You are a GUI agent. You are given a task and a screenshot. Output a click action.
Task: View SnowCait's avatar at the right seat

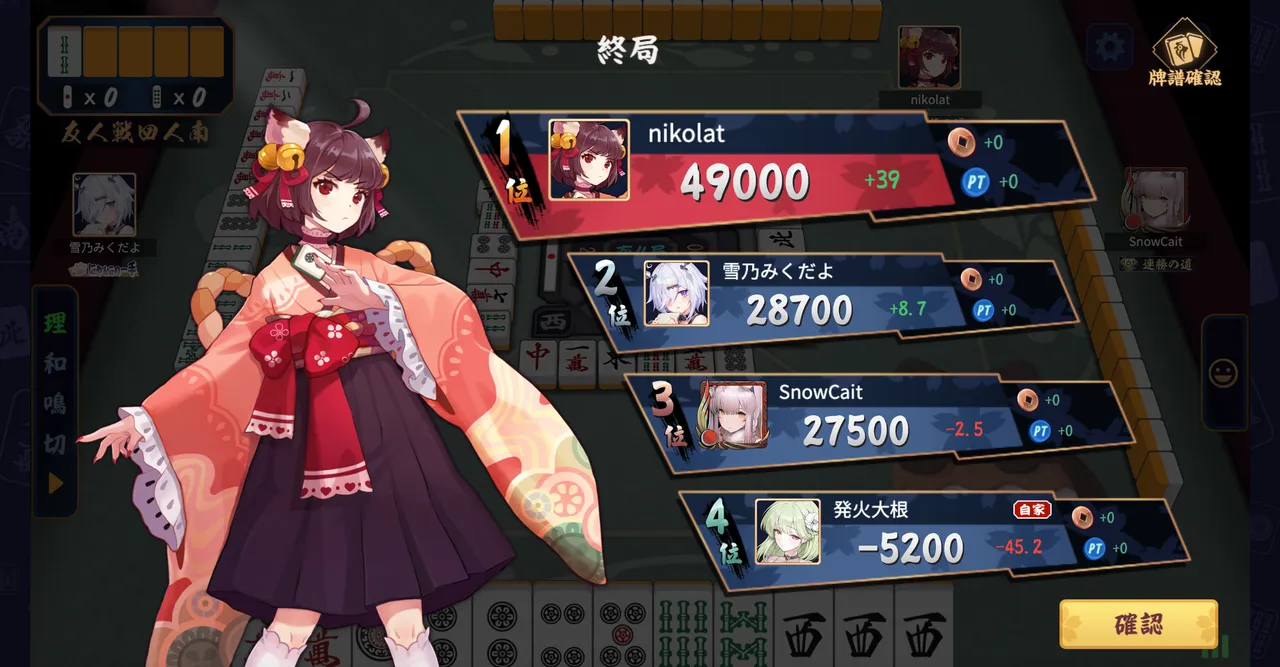pos(1155,200)
